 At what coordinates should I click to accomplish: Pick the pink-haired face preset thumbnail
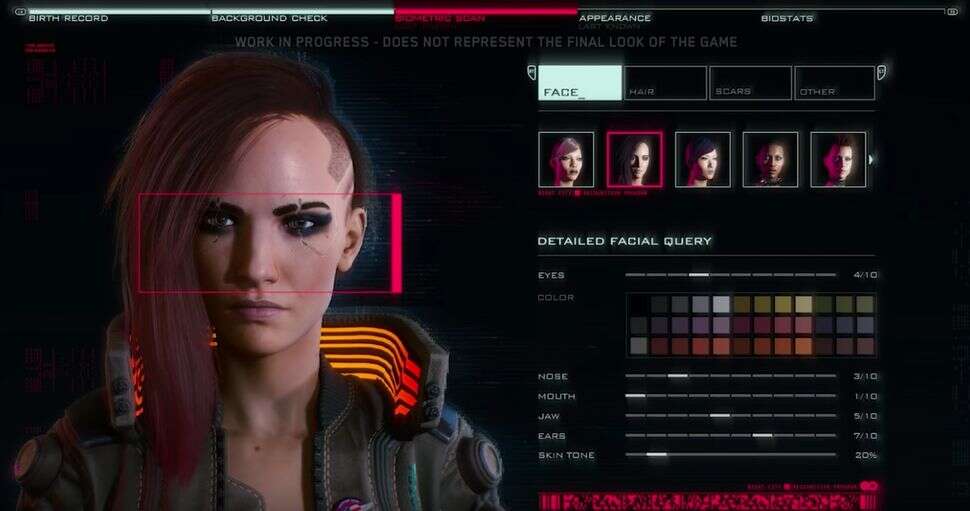566,159
